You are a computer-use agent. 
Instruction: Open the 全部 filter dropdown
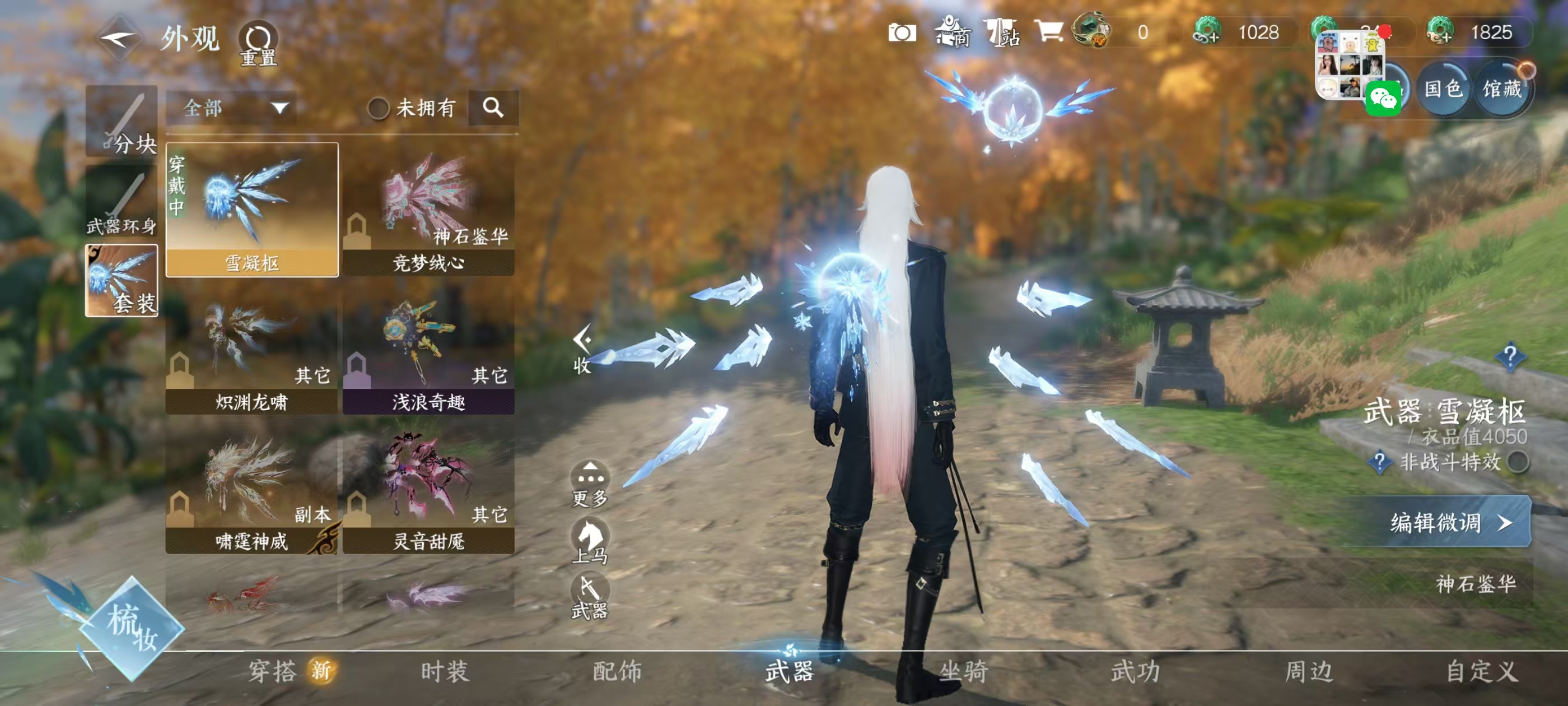(231, 108)
